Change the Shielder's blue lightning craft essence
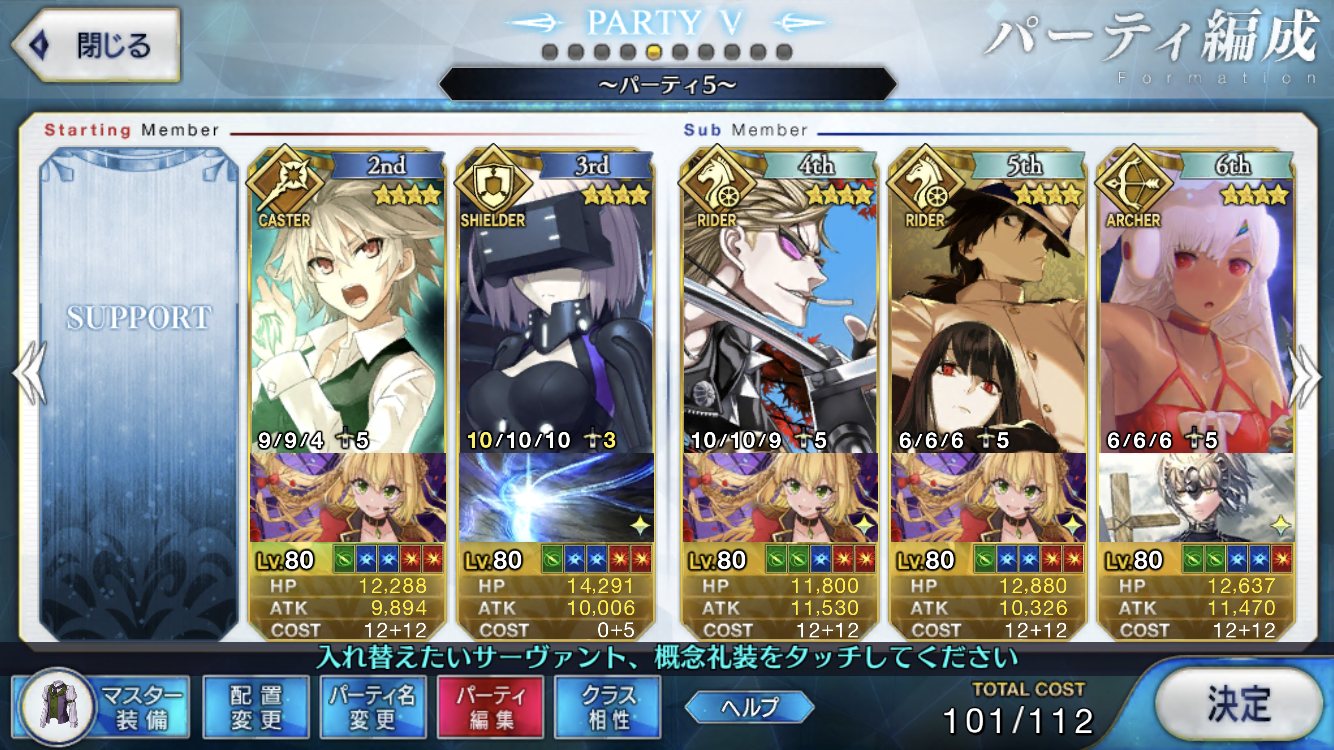The image size is (1334, 750). click(x=556, y=497)
